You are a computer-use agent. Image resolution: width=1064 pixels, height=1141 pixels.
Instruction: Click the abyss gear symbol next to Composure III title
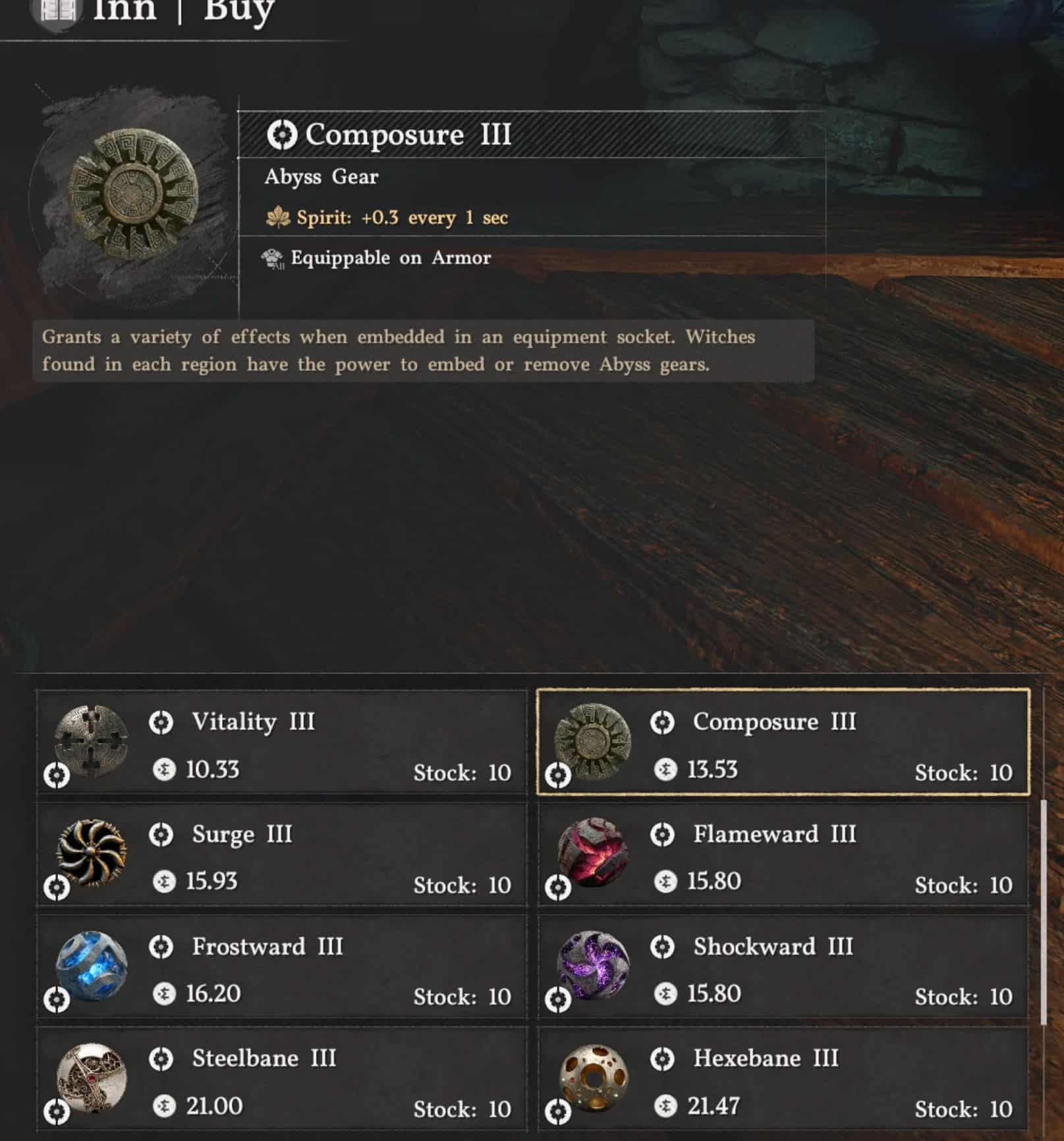pos(282,135)
